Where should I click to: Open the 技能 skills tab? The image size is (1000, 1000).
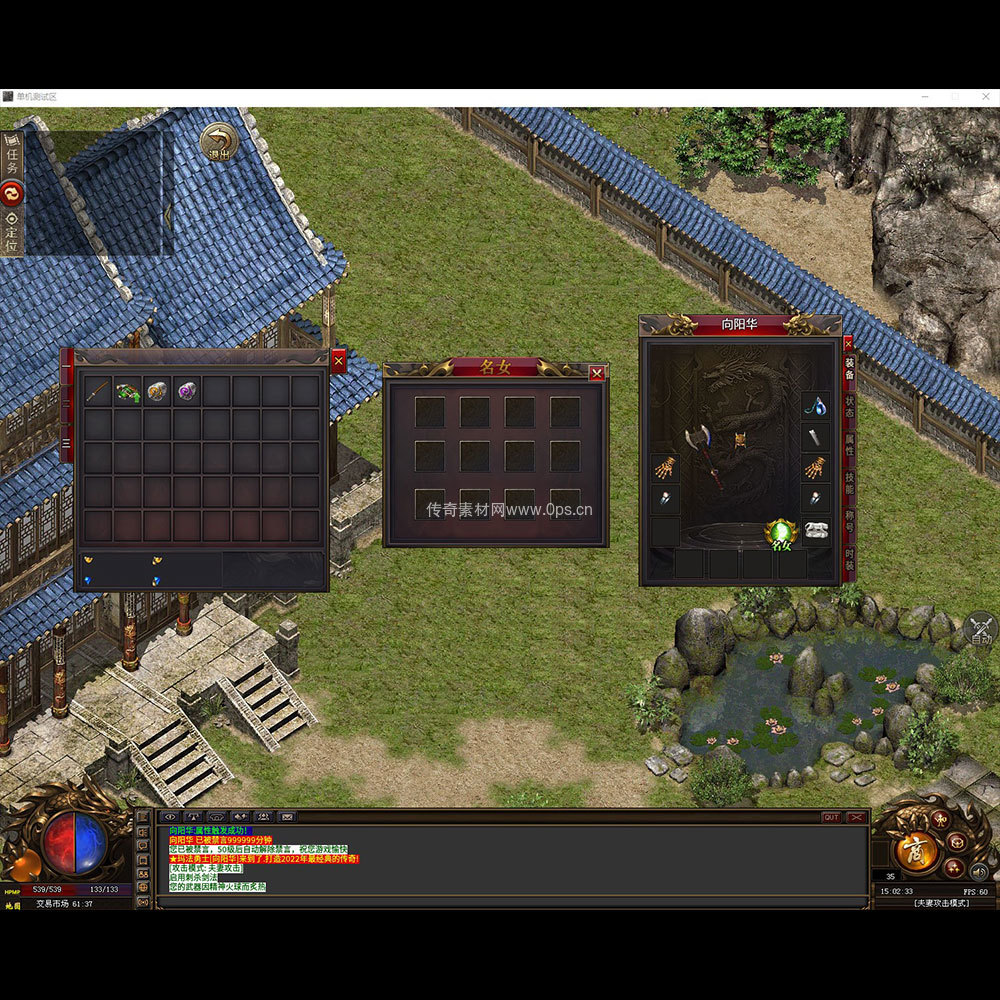click(x=849, y=482)
